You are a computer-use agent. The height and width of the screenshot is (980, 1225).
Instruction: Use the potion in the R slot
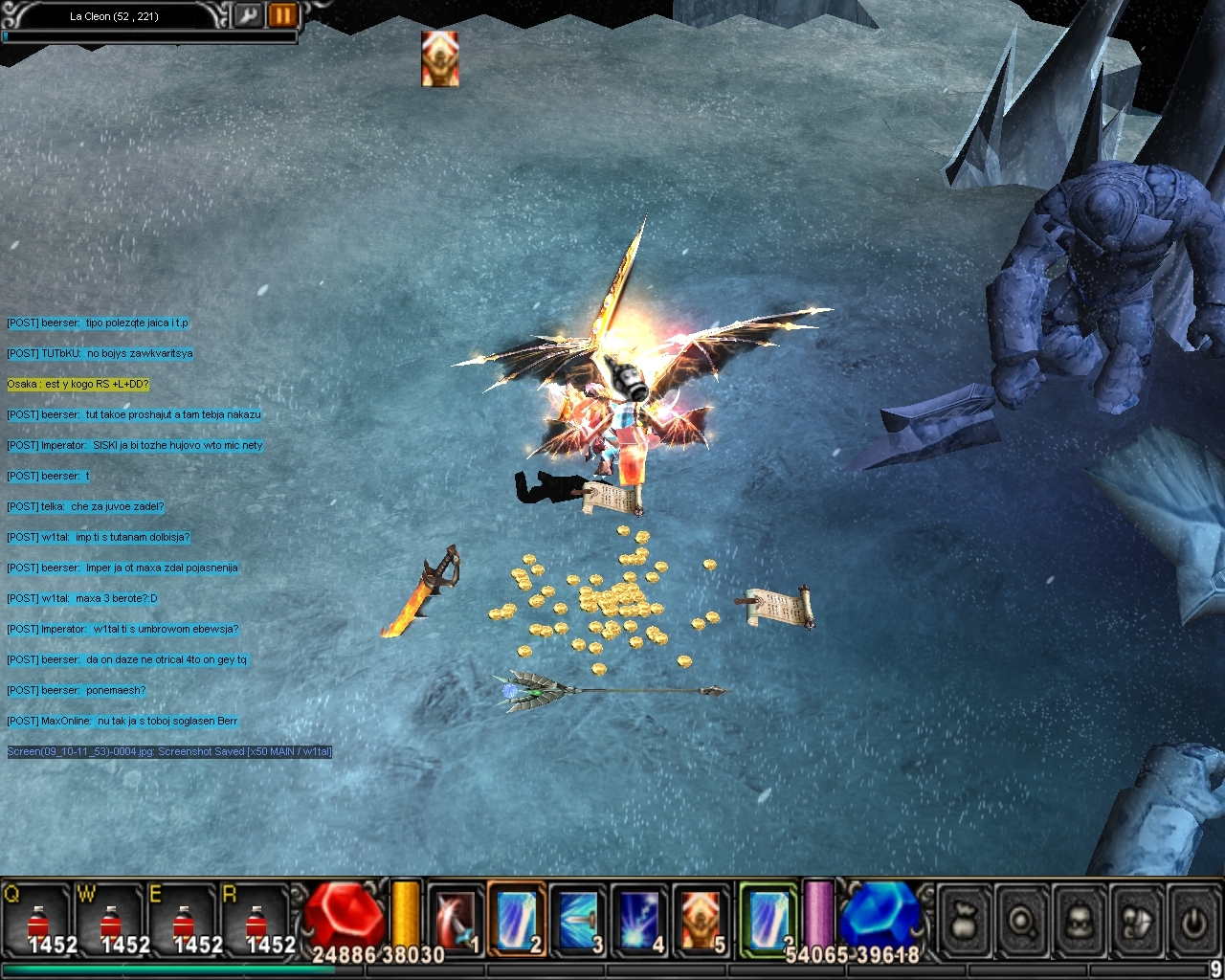coord(256,921)
